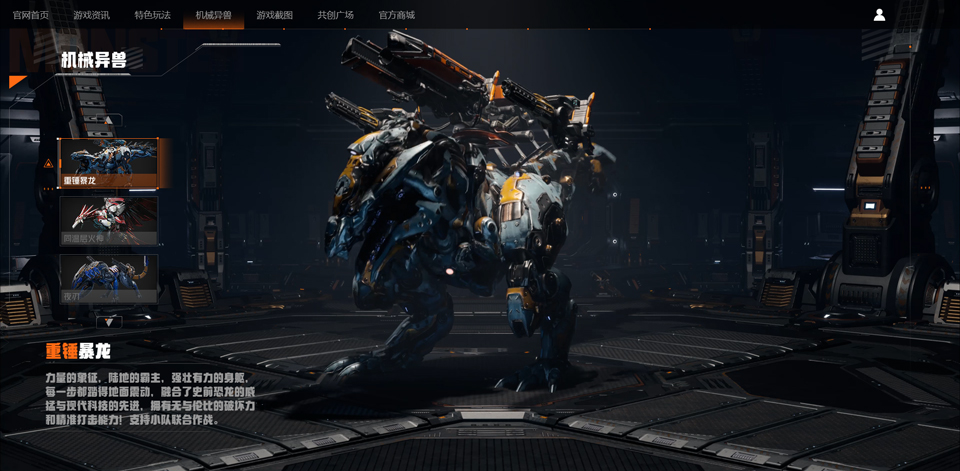960x471 pixels.
Task: Select the 机械异兽 navigation tab
Action: (x=214, y=15)
